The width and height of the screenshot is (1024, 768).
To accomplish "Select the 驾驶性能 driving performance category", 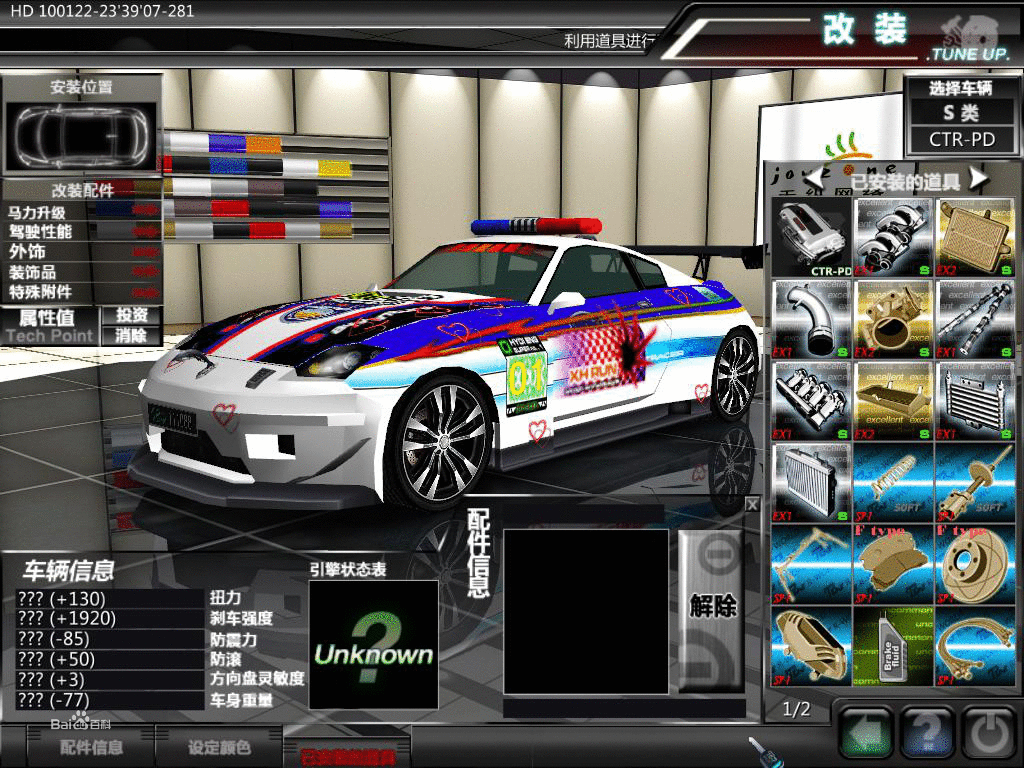I will click(x=41, y=232).
